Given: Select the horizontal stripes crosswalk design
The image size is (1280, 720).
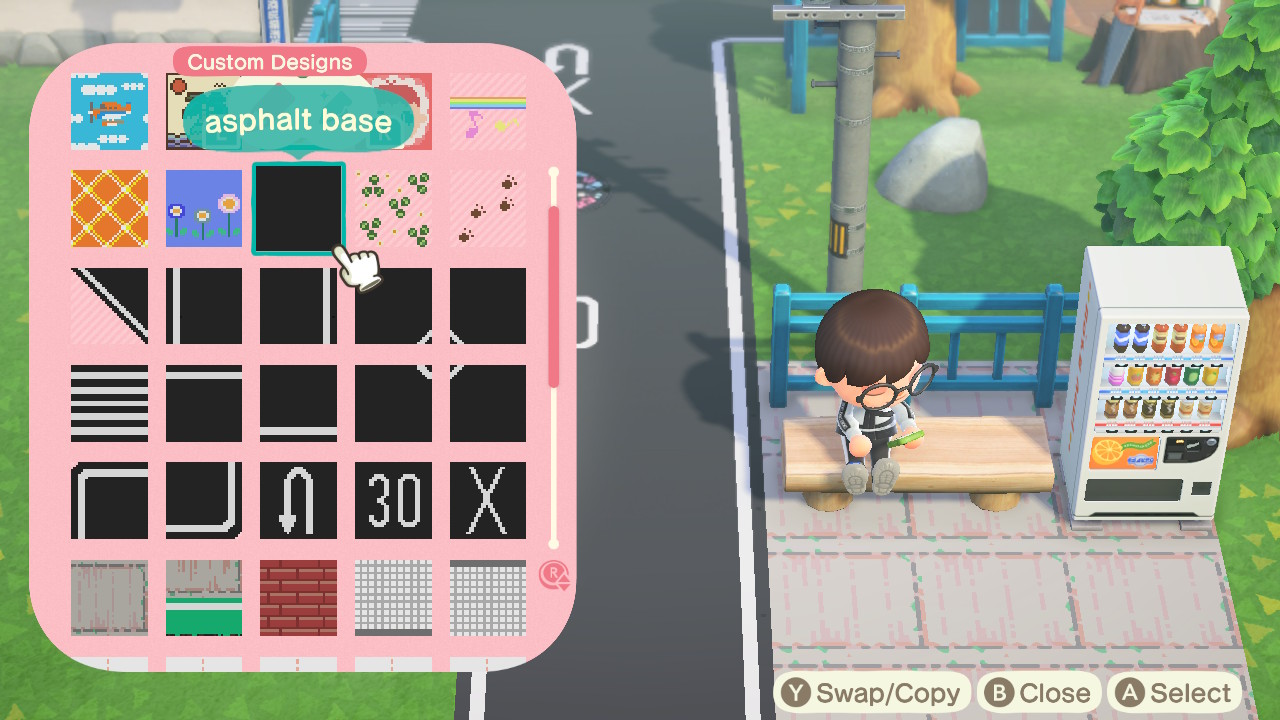Looking at the screenshot, I should click(x=108, y=401).
